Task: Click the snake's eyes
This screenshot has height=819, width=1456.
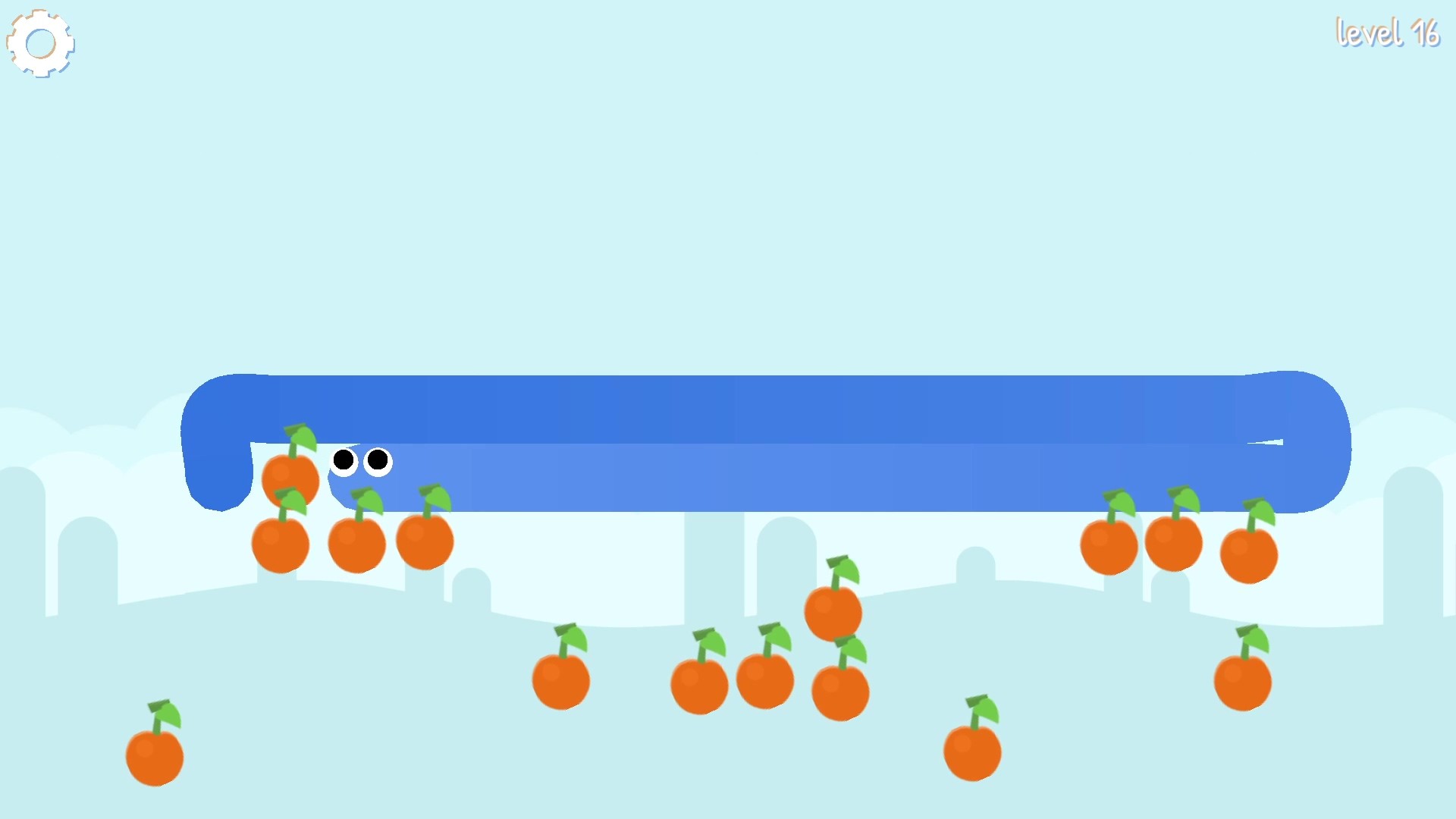Action: pyautogui.click(x=361, y=461)
